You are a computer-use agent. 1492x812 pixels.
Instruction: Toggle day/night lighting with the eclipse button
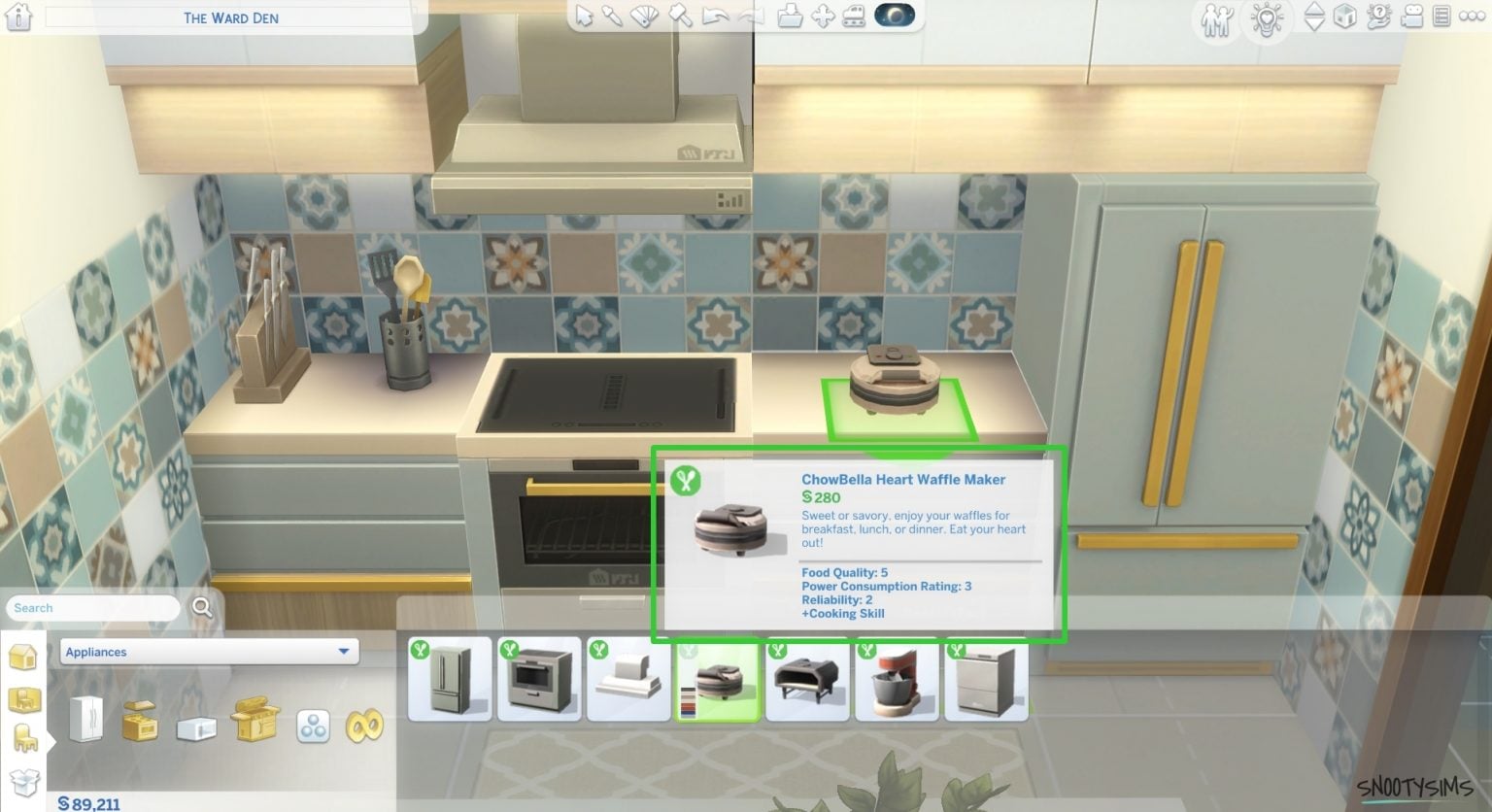tap(896, 16)
